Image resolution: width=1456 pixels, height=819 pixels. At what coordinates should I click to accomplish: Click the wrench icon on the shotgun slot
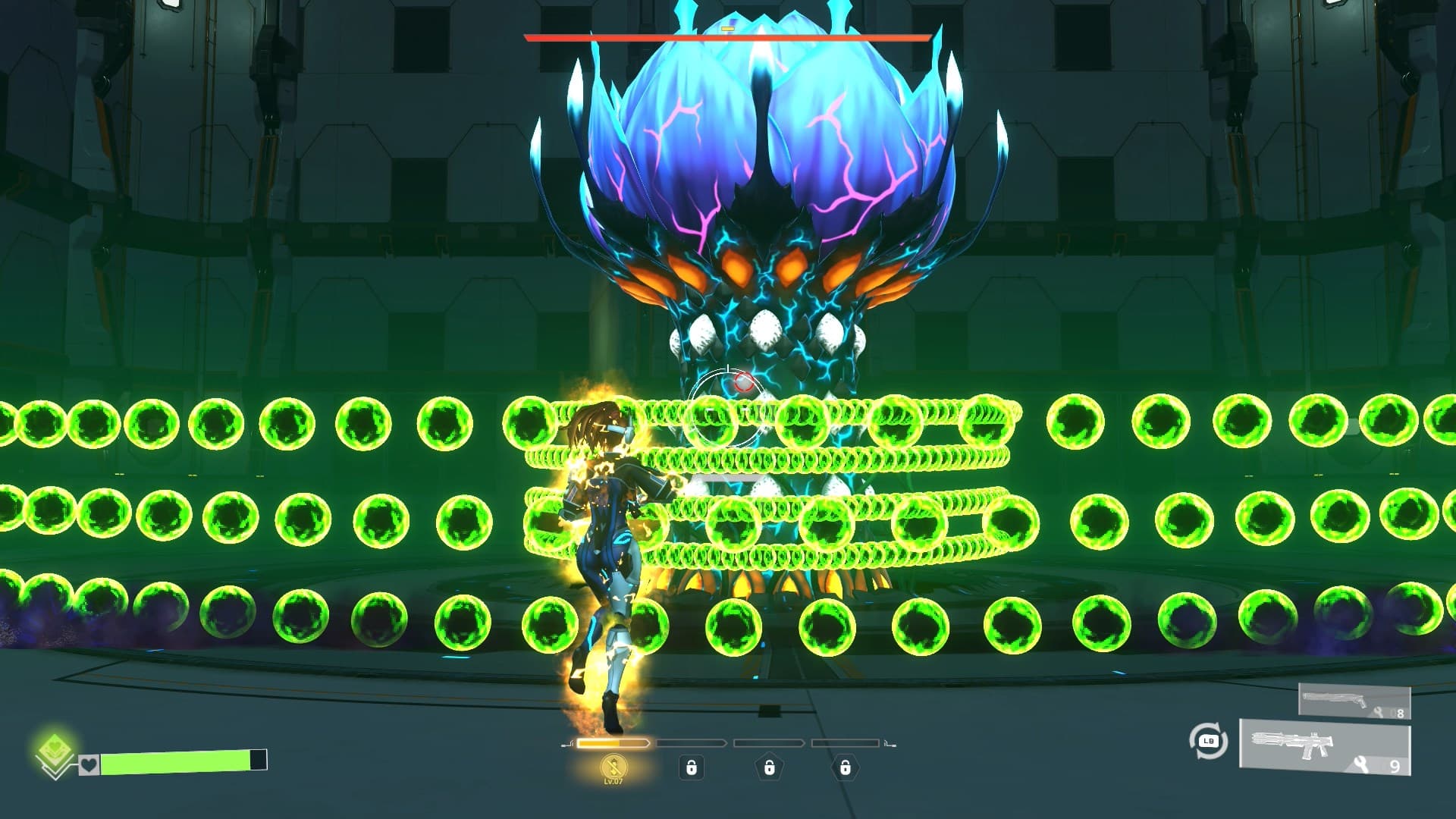(x=1378, y=712)
